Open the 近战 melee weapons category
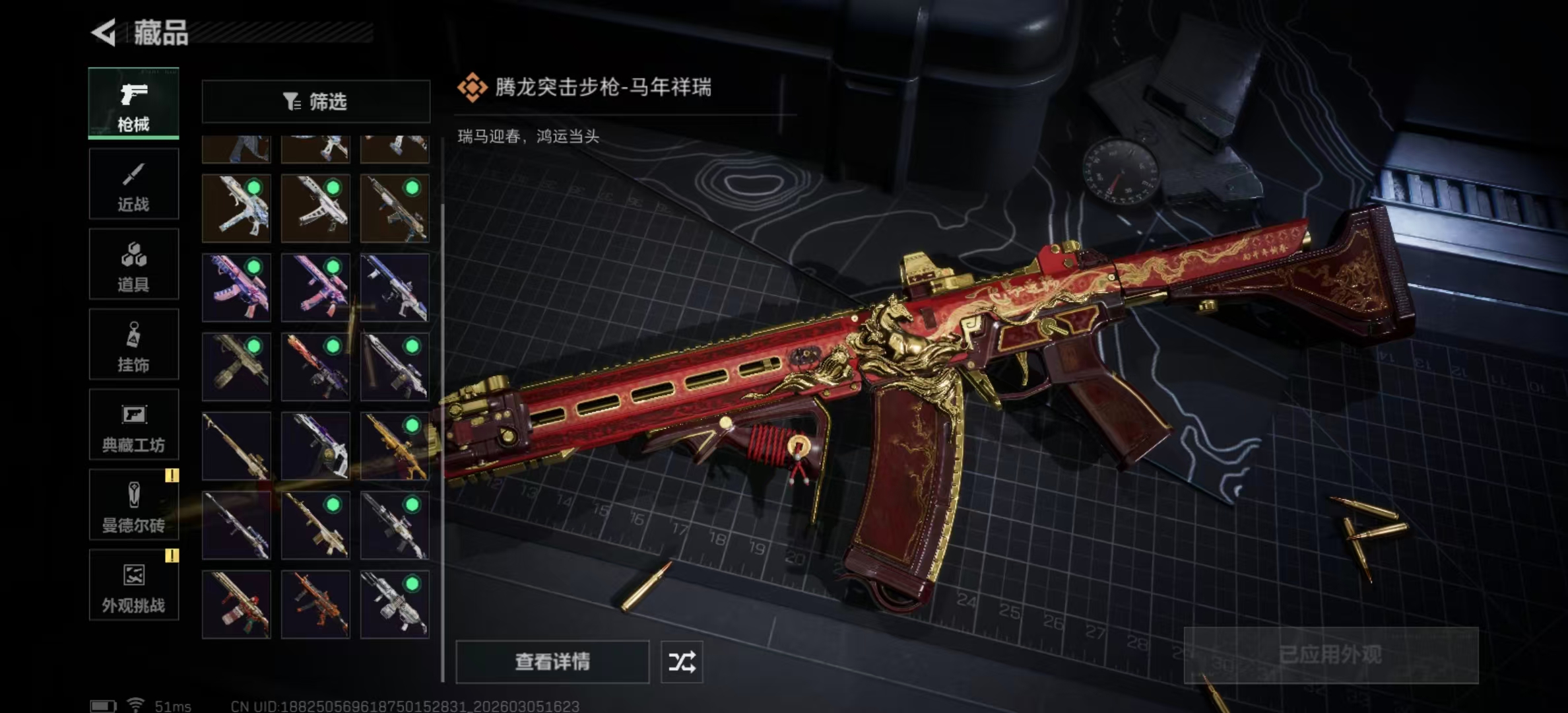The width and height of the screenshot is (1568, 713). [133, 184]
